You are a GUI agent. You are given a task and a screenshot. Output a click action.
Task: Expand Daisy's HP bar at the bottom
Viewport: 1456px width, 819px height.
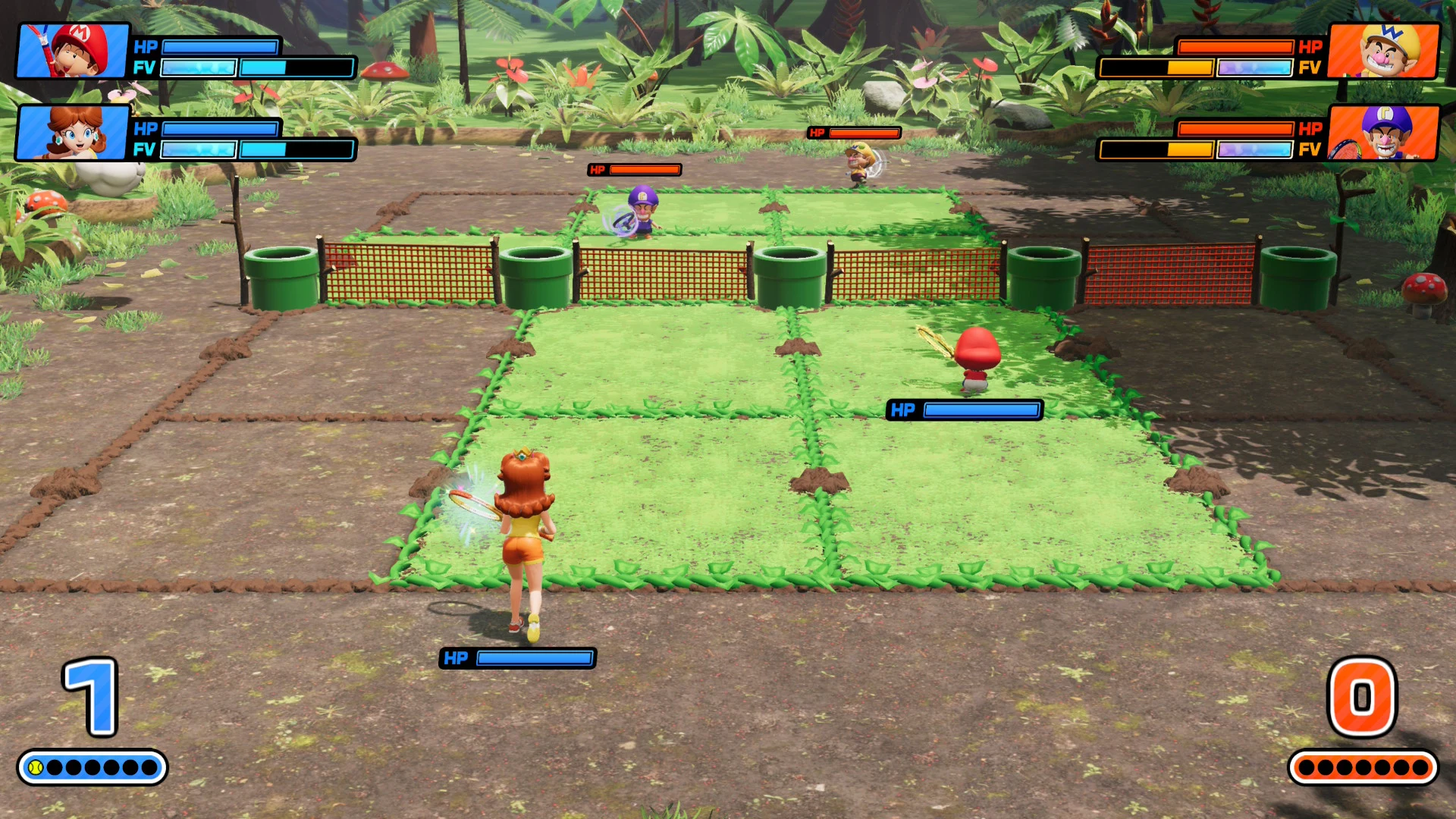(x=516, y=658)
